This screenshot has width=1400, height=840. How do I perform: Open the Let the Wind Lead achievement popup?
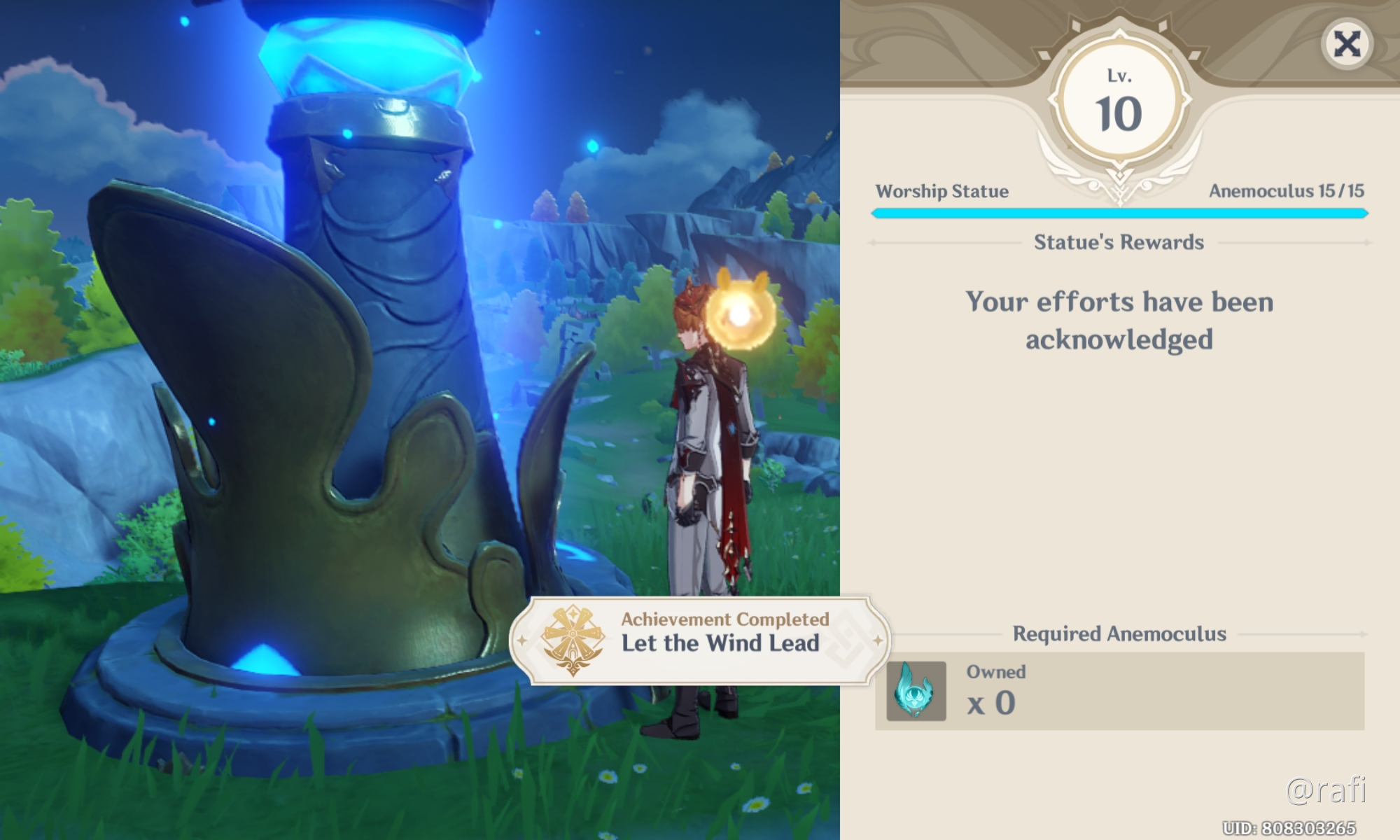[x=700, y=640]
